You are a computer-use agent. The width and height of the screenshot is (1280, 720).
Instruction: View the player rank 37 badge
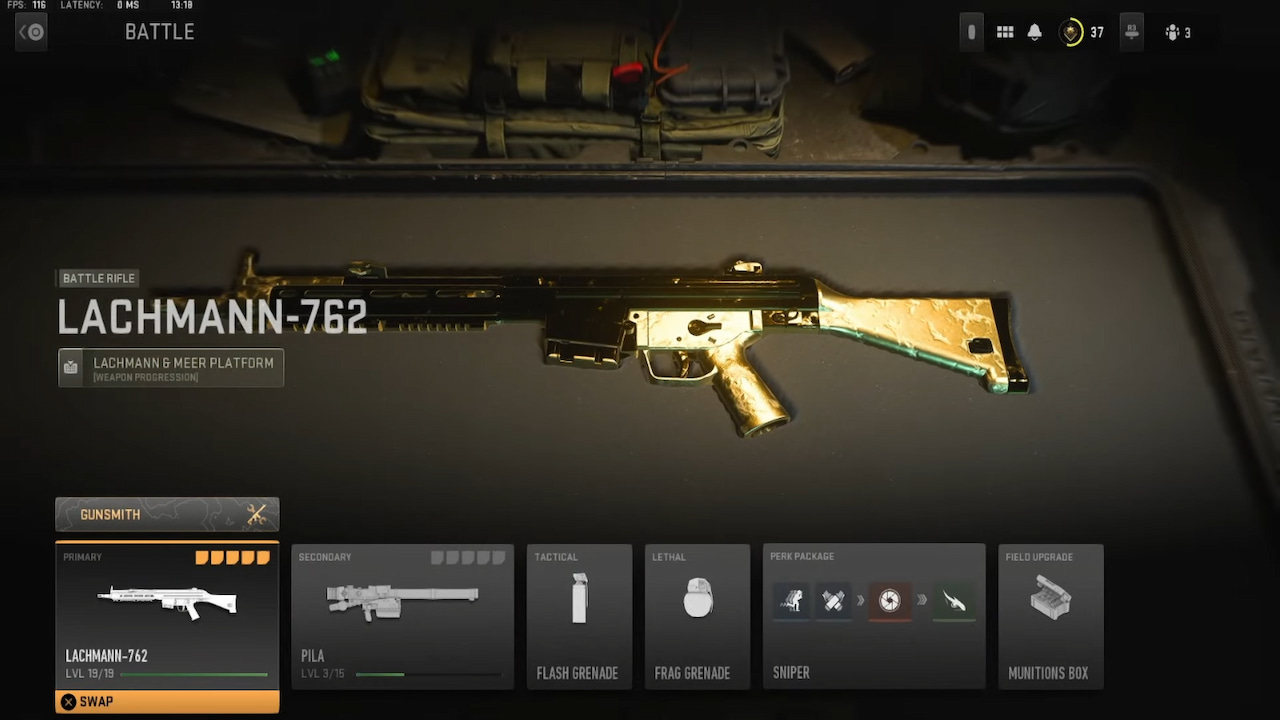click(1072, 33)
